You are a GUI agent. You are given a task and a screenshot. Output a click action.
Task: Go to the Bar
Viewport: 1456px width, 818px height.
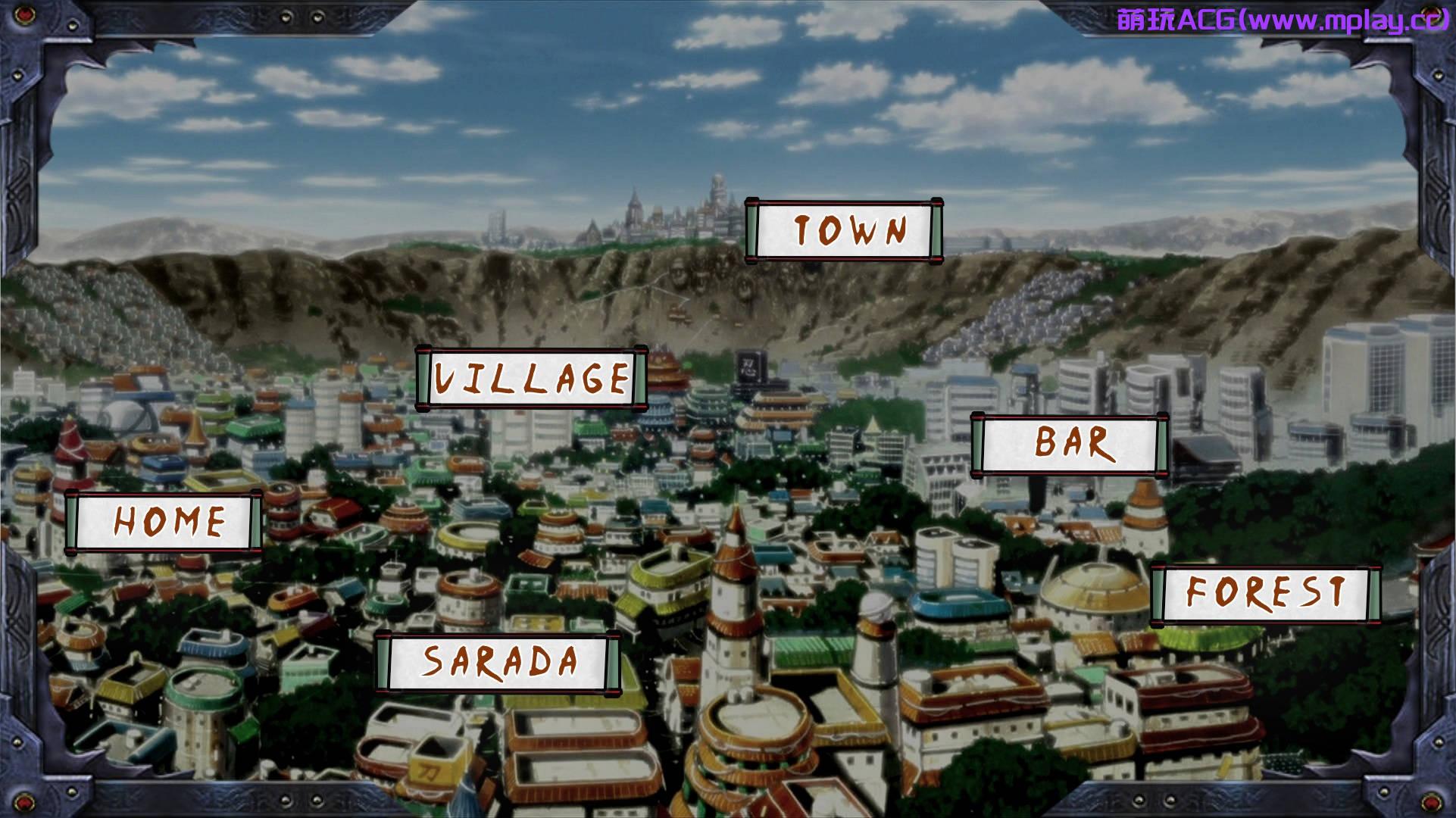1070,445
